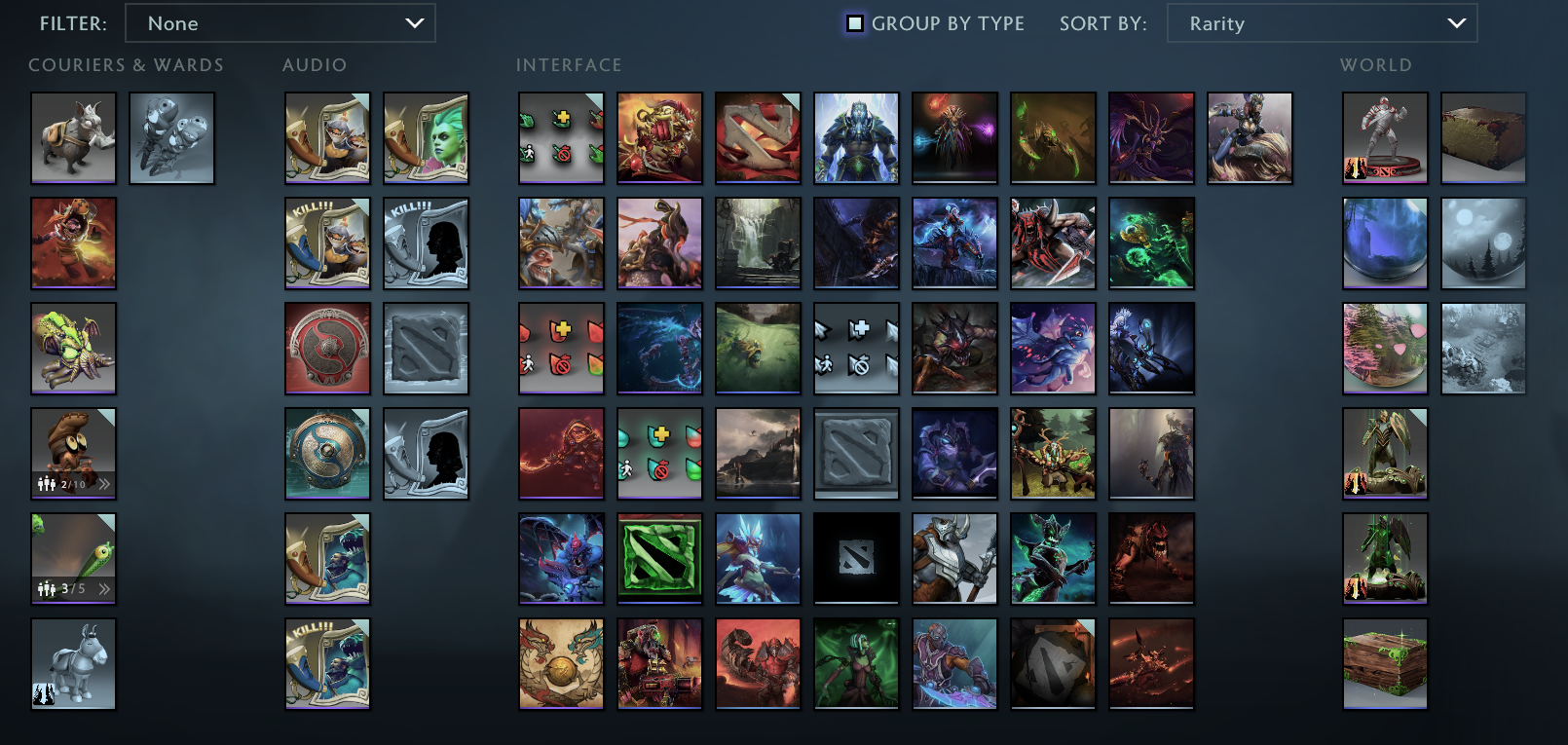Open the glowing wooden chest under WORLD

pyautogui.click(x=1384, y=664)
